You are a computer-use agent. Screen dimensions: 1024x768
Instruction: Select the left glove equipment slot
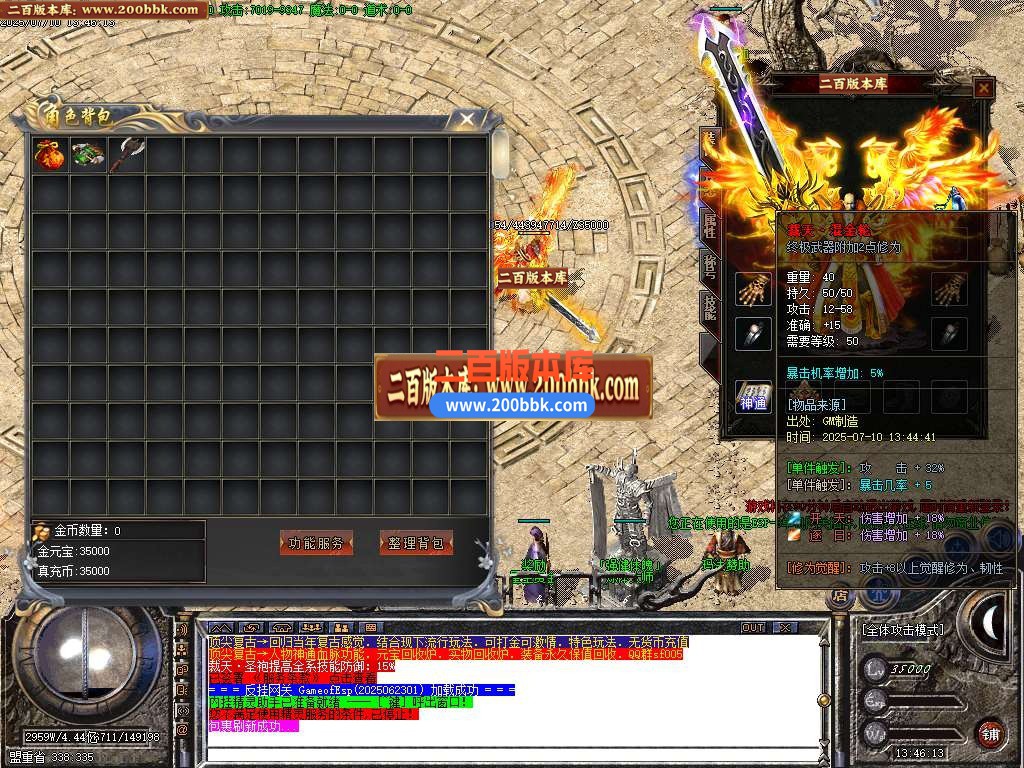pyautogui.click(x=753, y=289)
